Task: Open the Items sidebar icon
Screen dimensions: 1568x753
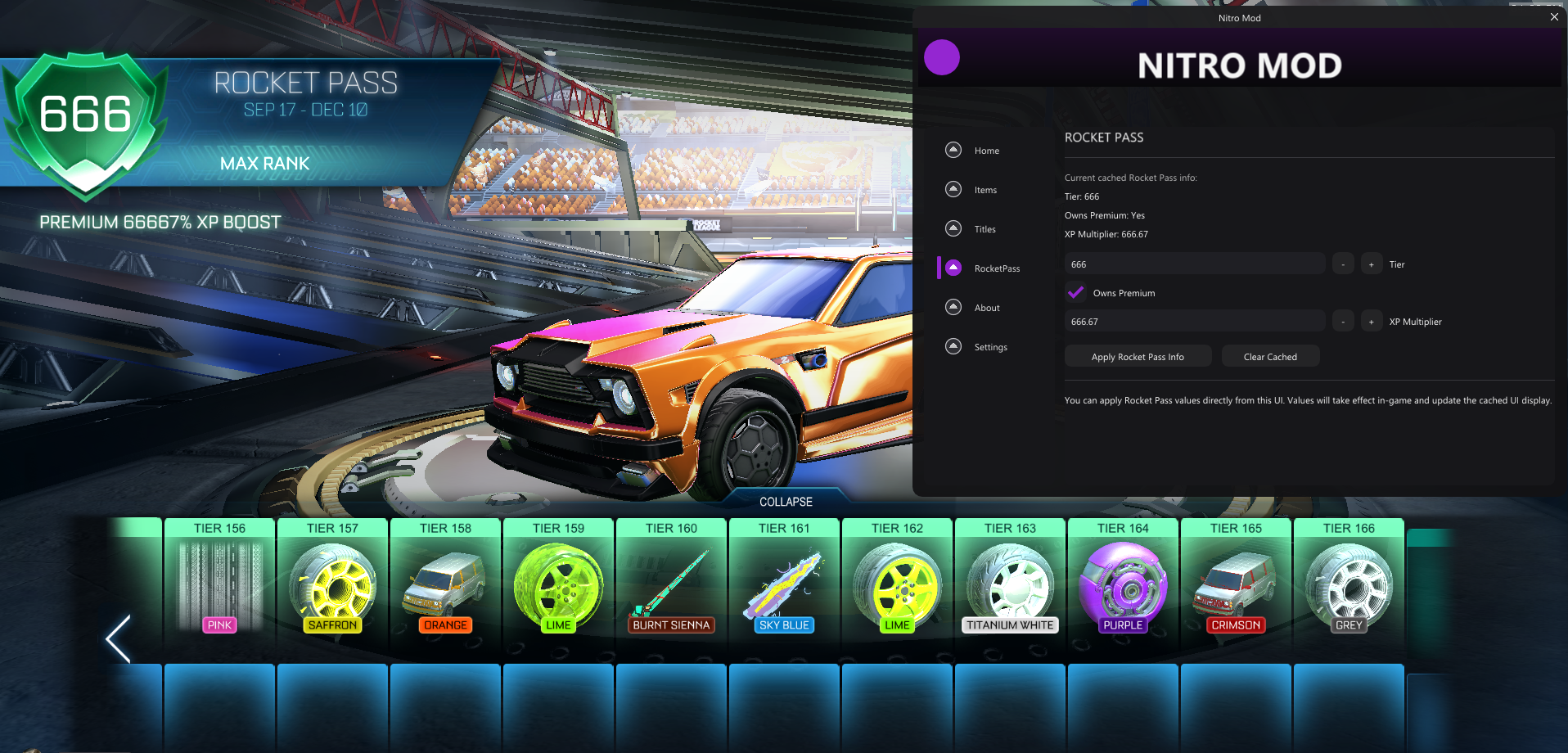Action: click(x=953, y=189)
